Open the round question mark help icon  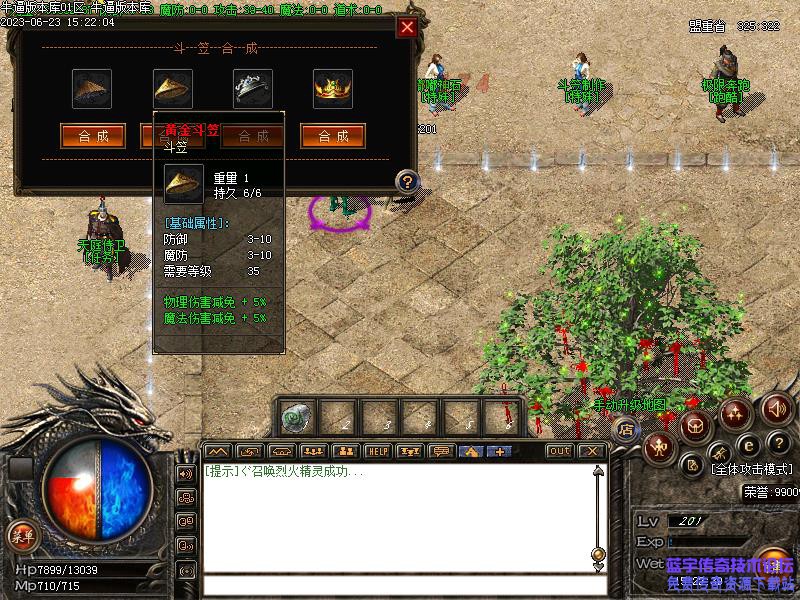(x=777, y=443)
